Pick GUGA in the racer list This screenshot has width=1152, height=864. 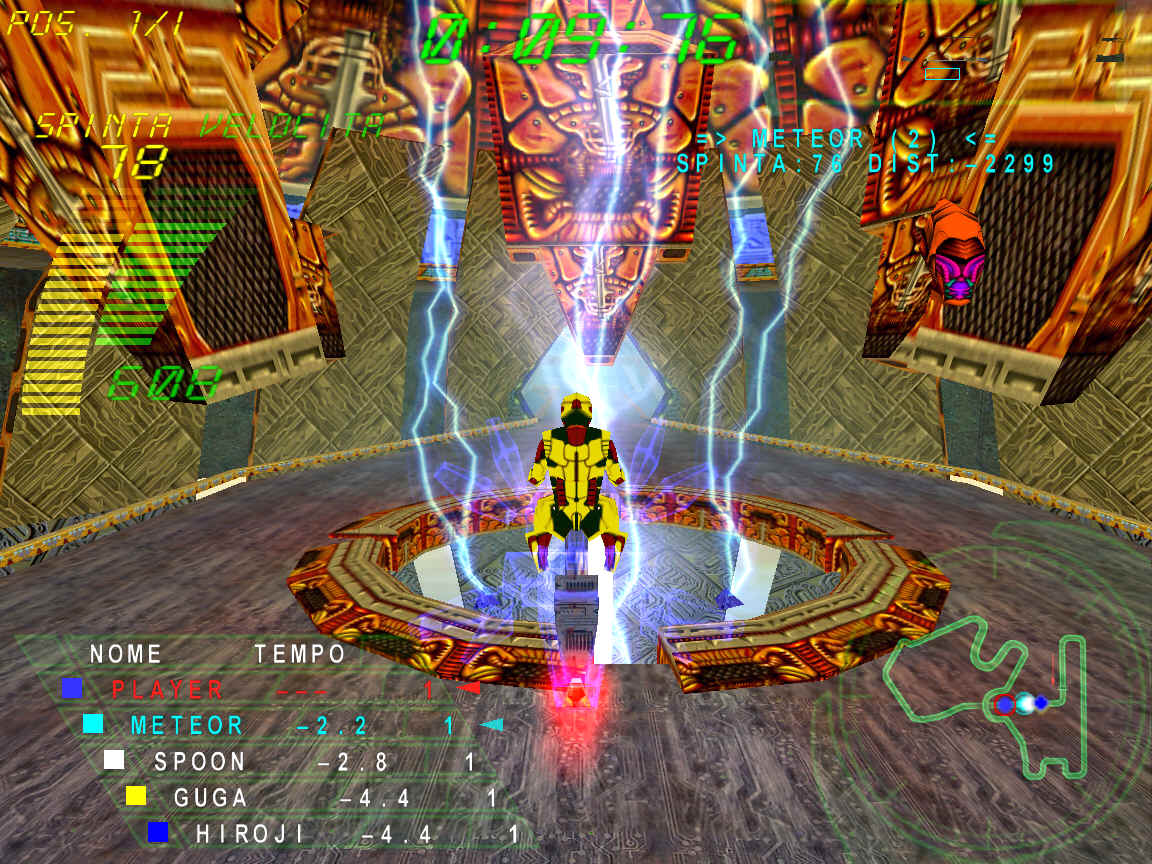[x=211, y=797]
